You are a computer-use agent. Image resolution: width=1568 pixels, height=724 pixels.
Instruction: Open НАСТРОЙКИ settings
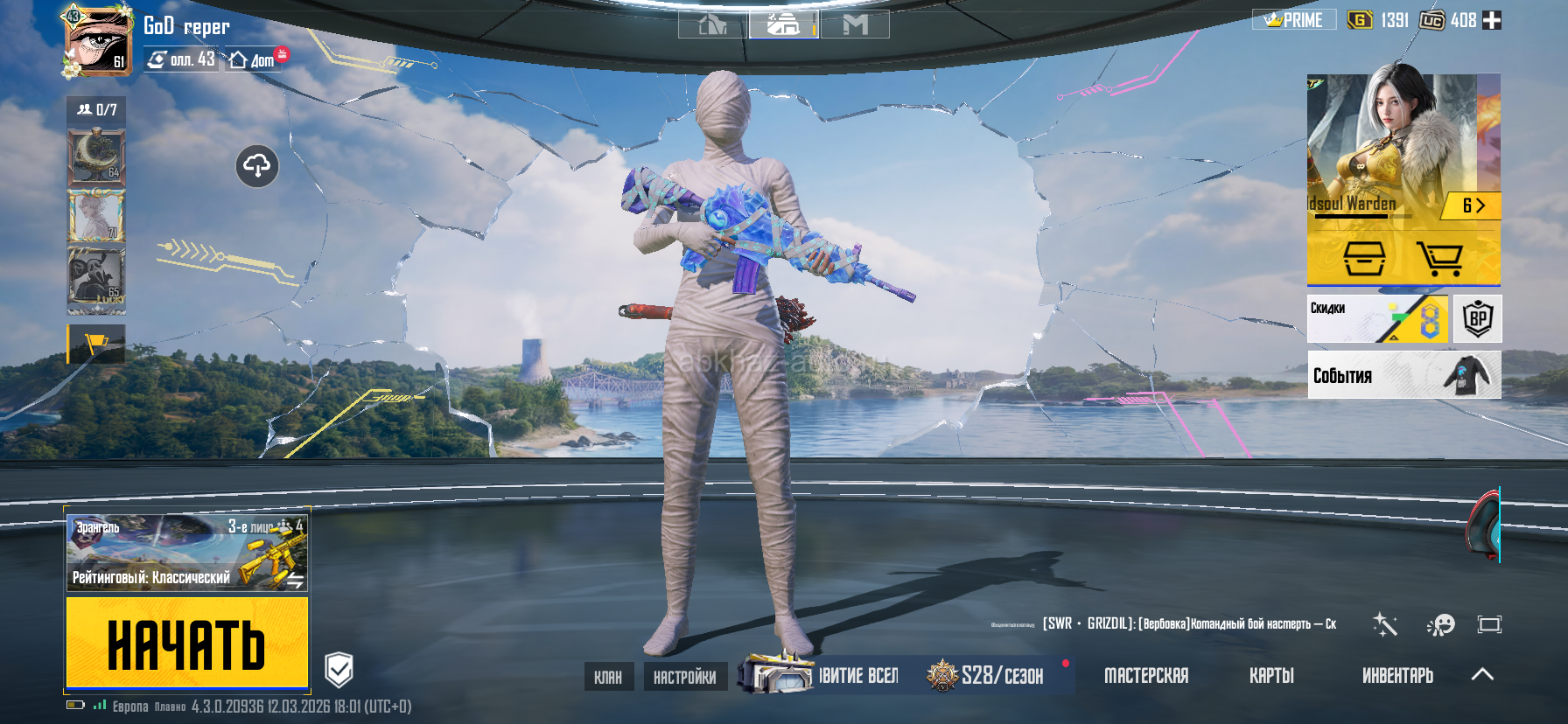(684, 677)
